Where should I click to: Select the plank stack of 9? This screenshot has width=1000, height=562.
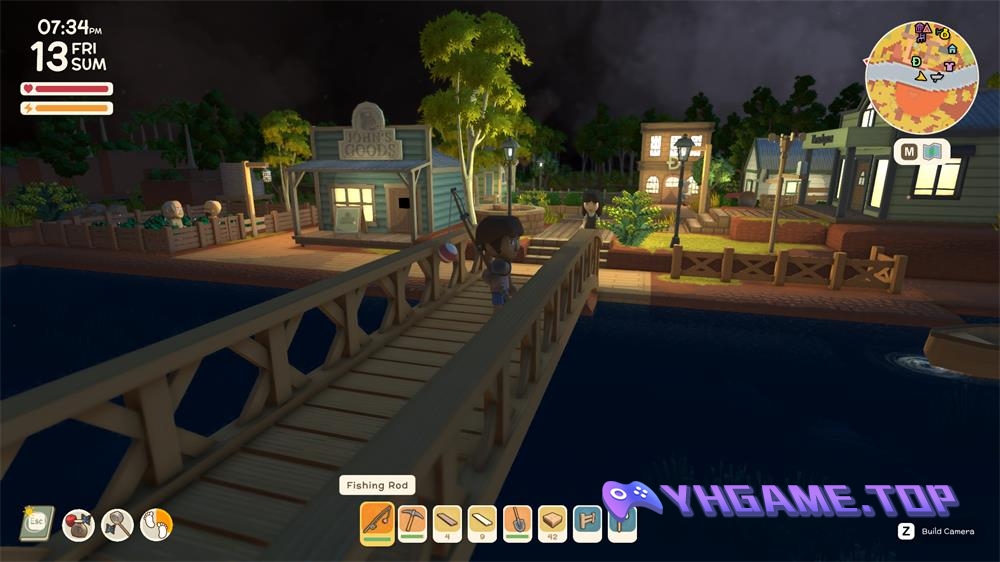482,522
